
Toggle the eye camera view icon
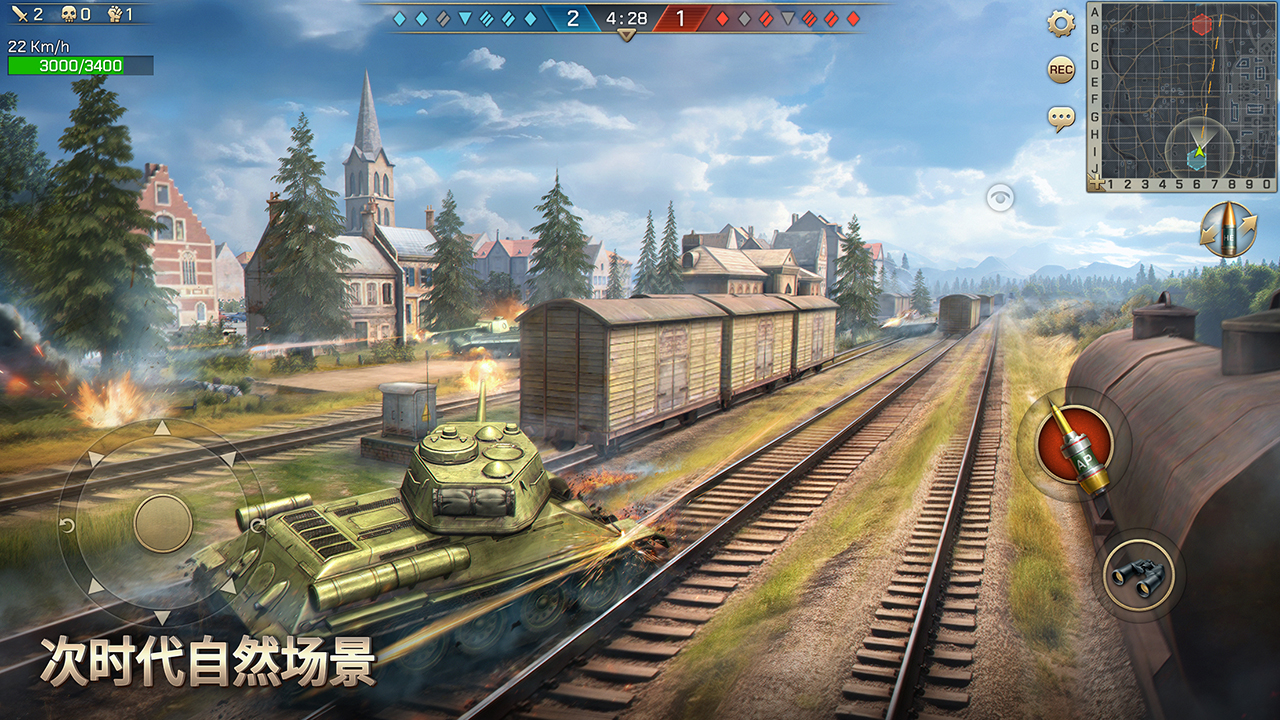pos(1000,198)
